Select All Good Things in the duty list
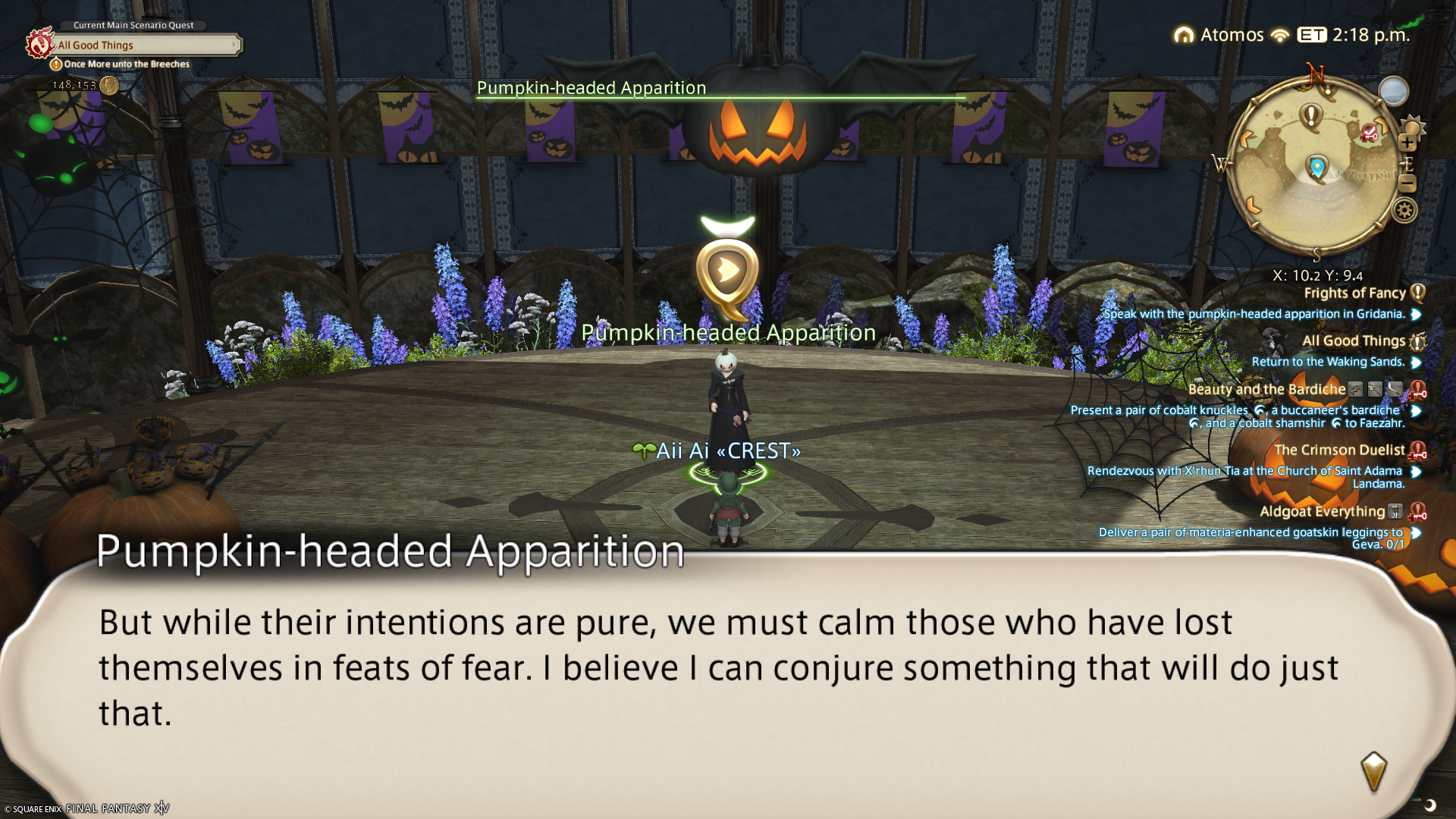The width and height of the screenshot is (1456, 819). (1353, 341)
